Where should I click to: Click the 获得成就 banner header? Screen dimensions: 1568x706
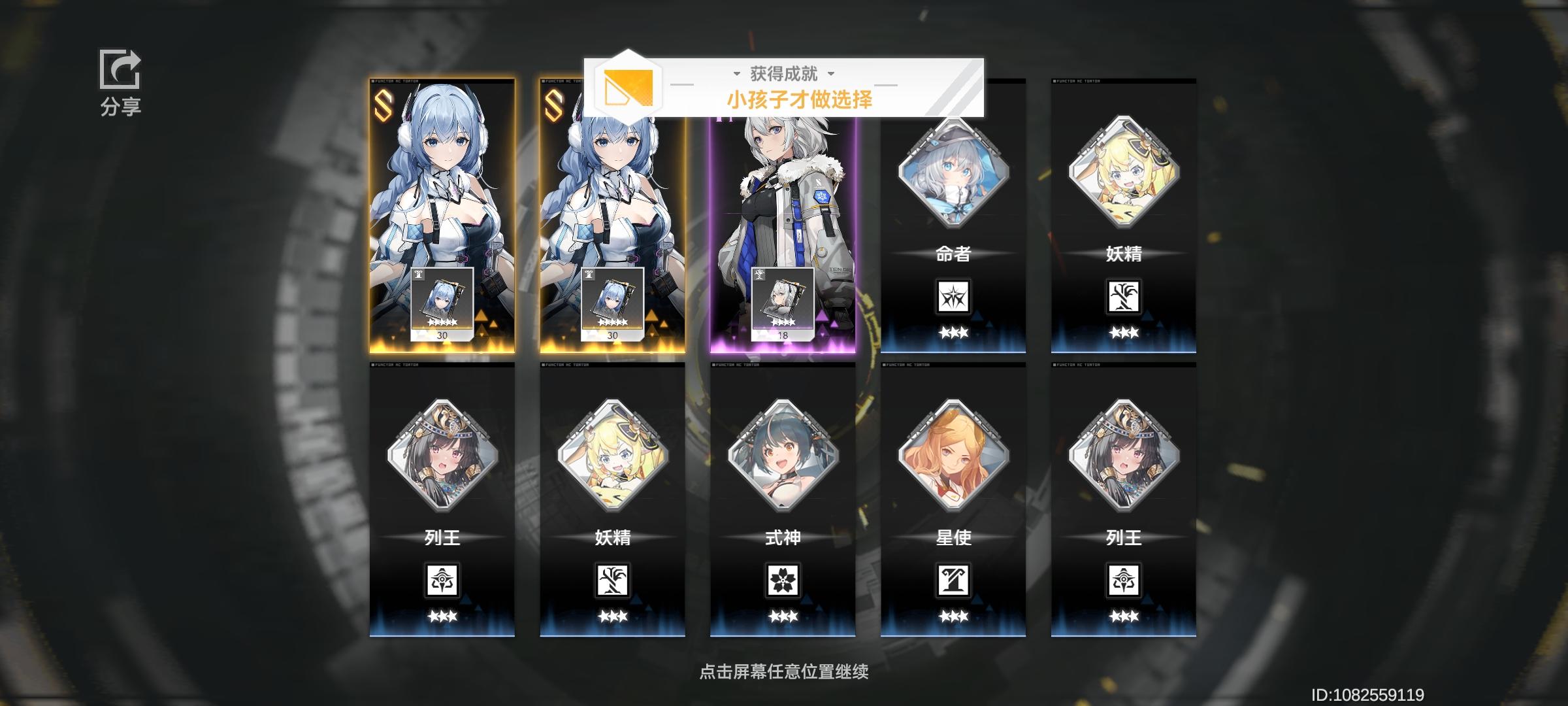pos(784,74)
